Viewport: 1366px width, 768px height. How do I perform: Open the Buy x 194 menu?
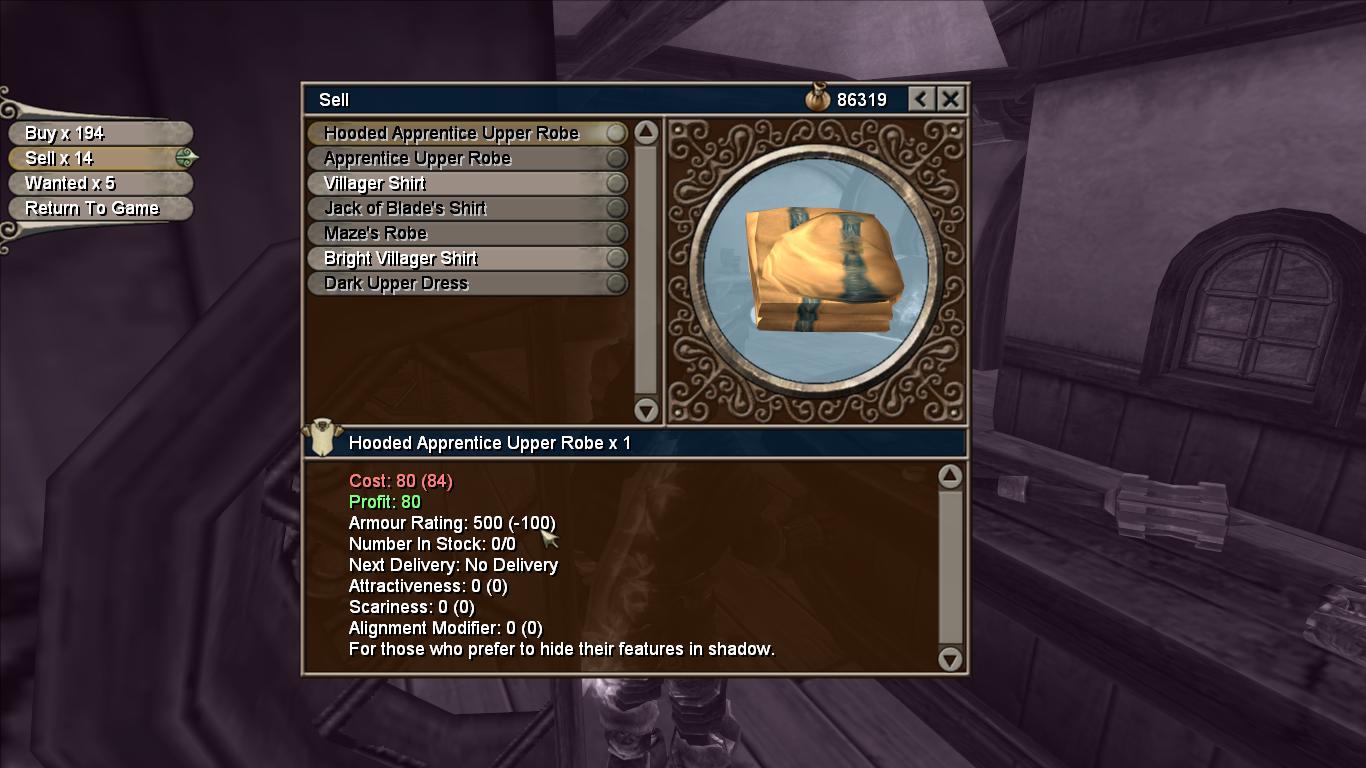[x=98, y=133]
